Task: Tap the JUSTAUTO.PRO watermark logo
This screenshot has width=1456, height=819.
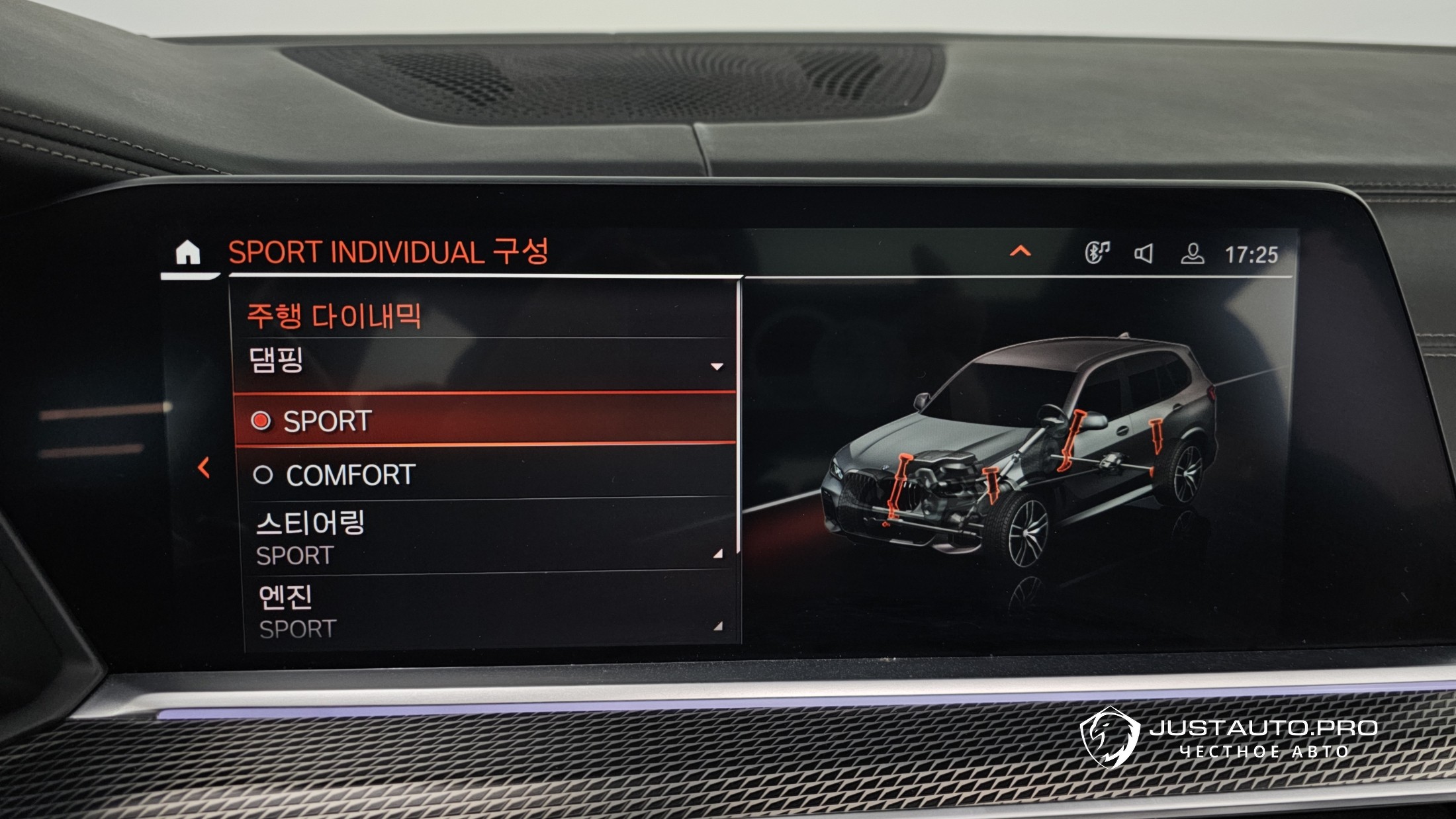Action: click(x=1228, y=738)
